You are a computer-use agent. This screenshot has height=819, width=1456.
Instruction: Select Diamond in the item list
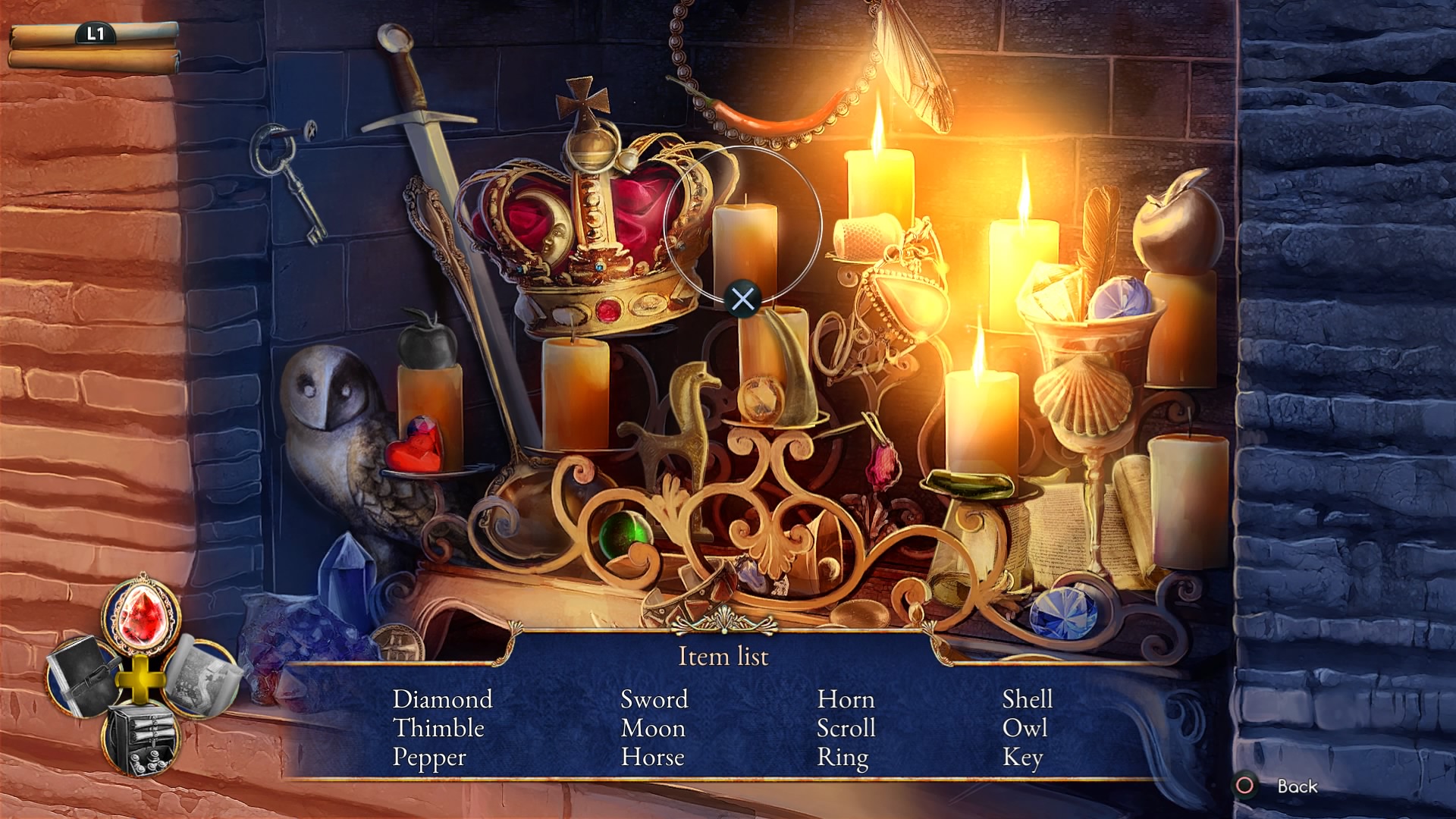pyautogui.click(x=442, y=699)
